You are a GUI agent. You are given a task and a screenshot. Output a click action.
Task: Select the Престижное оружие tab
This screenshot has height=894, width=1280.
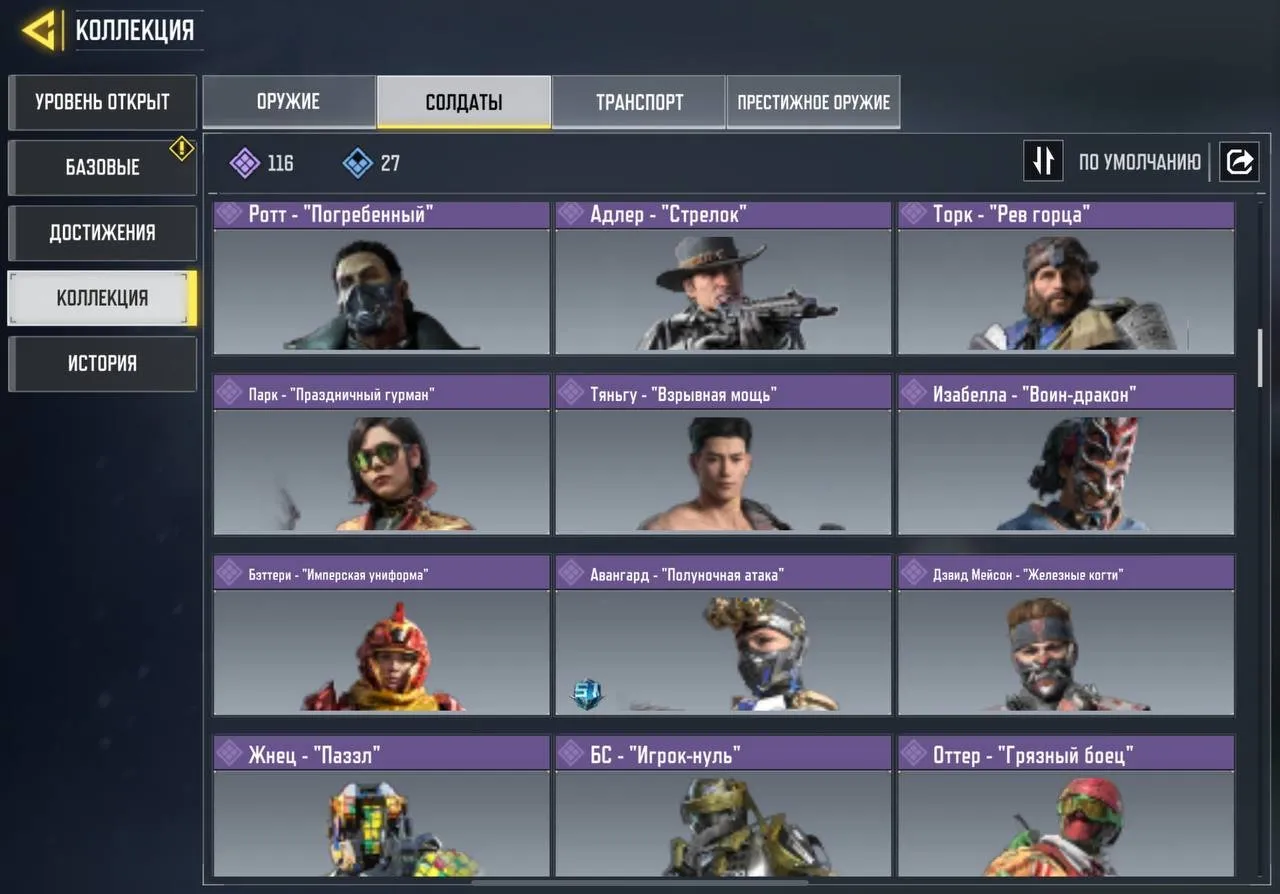click(x=813, y=101)
